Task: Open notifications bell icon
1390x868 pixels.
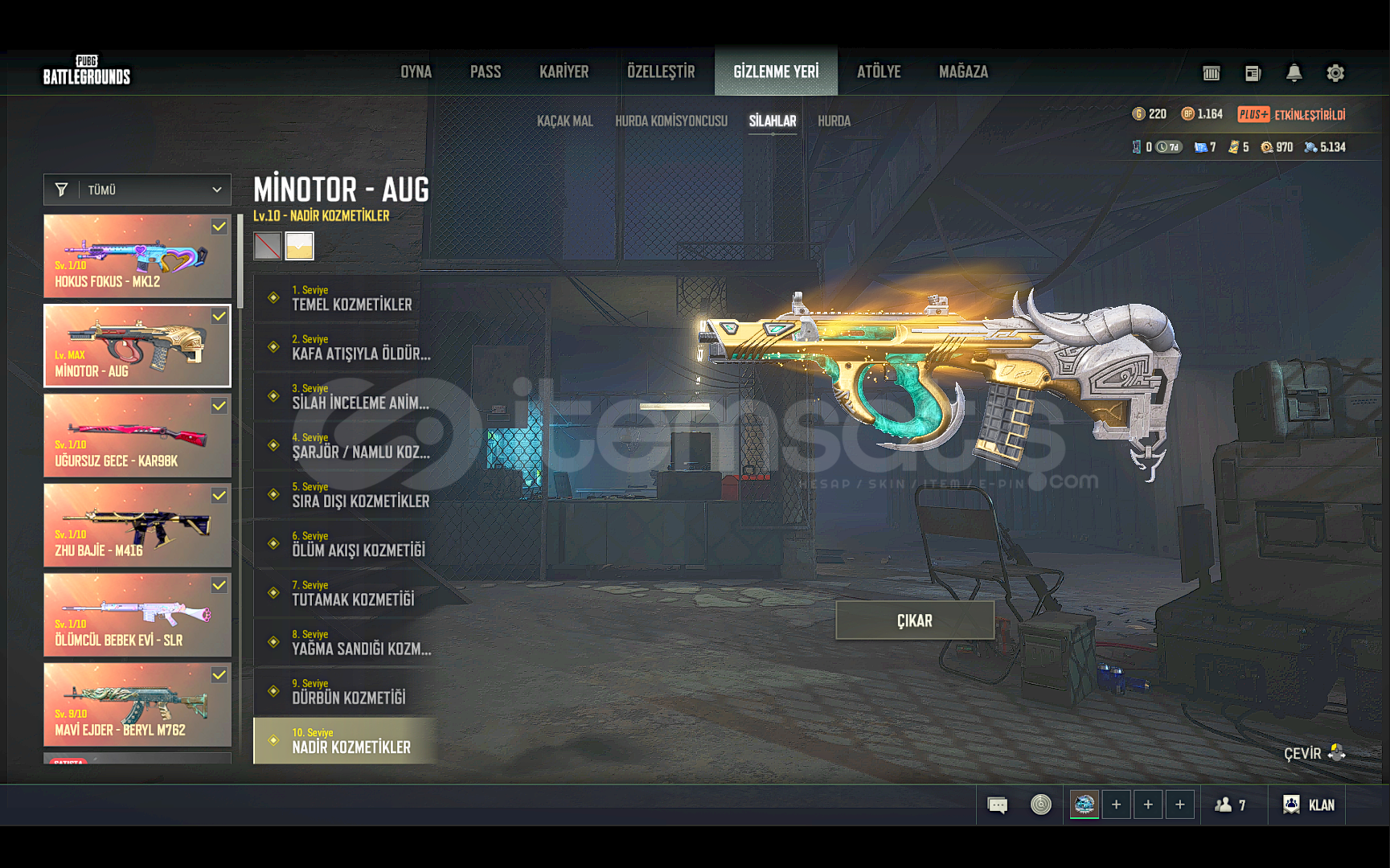Action: 1294,73
